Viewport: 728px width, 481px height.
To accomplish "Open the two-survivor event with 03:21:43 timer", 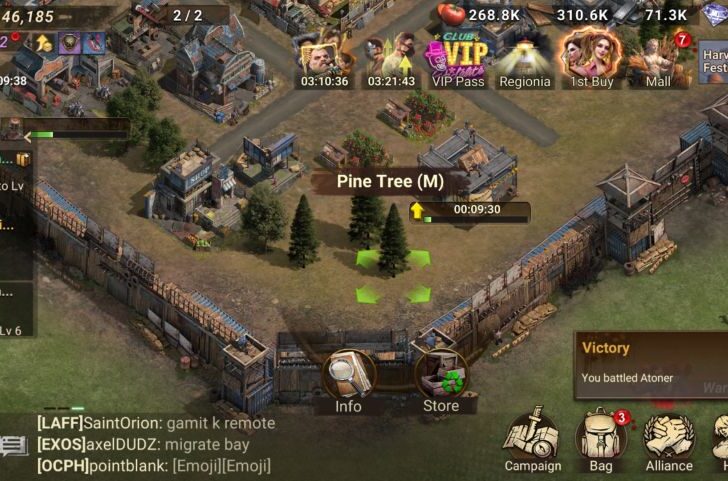I will [x=390, y=62].
